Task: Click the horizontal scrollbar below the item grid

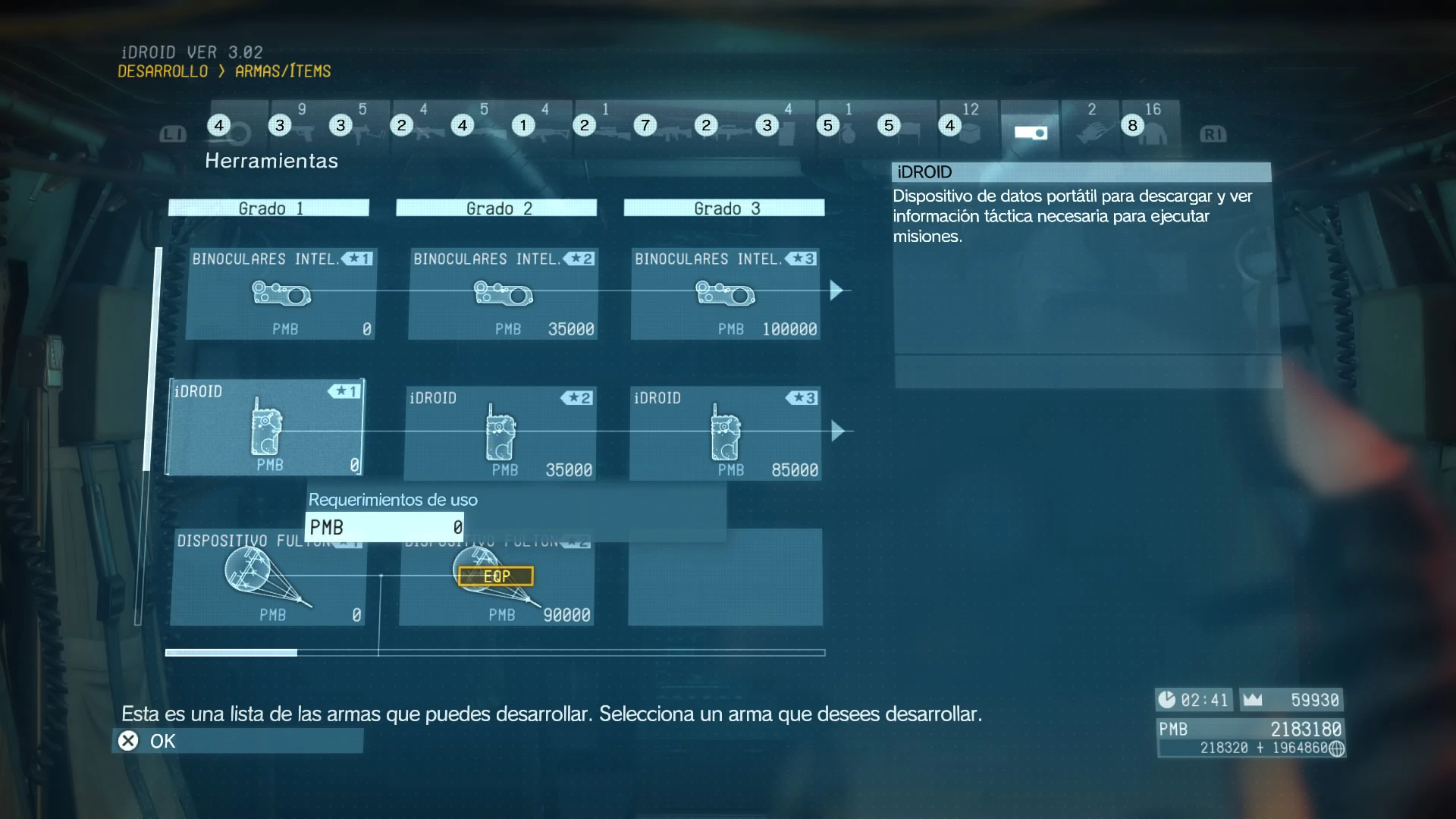Action: pyautogui.click(x=494, y=652)
